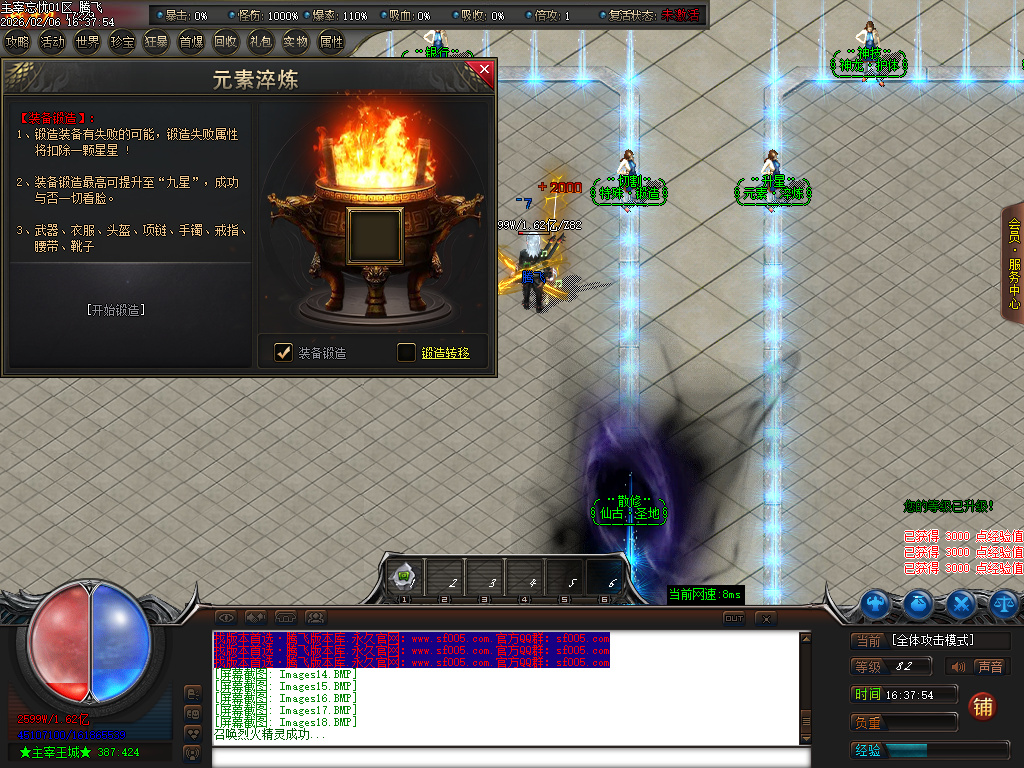The image size is (1024, 768).
Task: Open the bag pouch icon button
Action: [919, 603]
